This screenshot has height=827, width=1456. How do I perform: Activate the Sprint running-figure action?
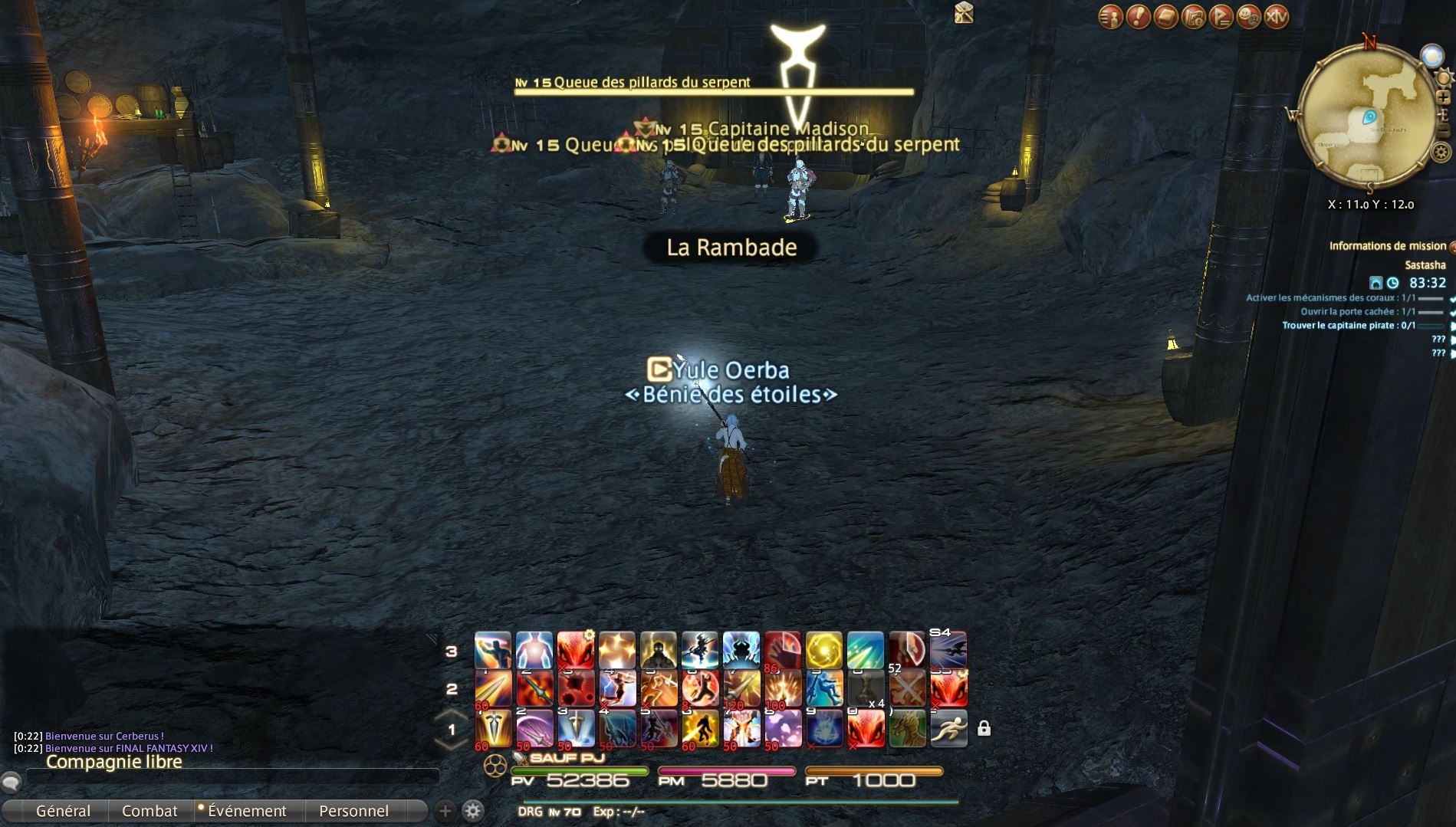point(948,729)
